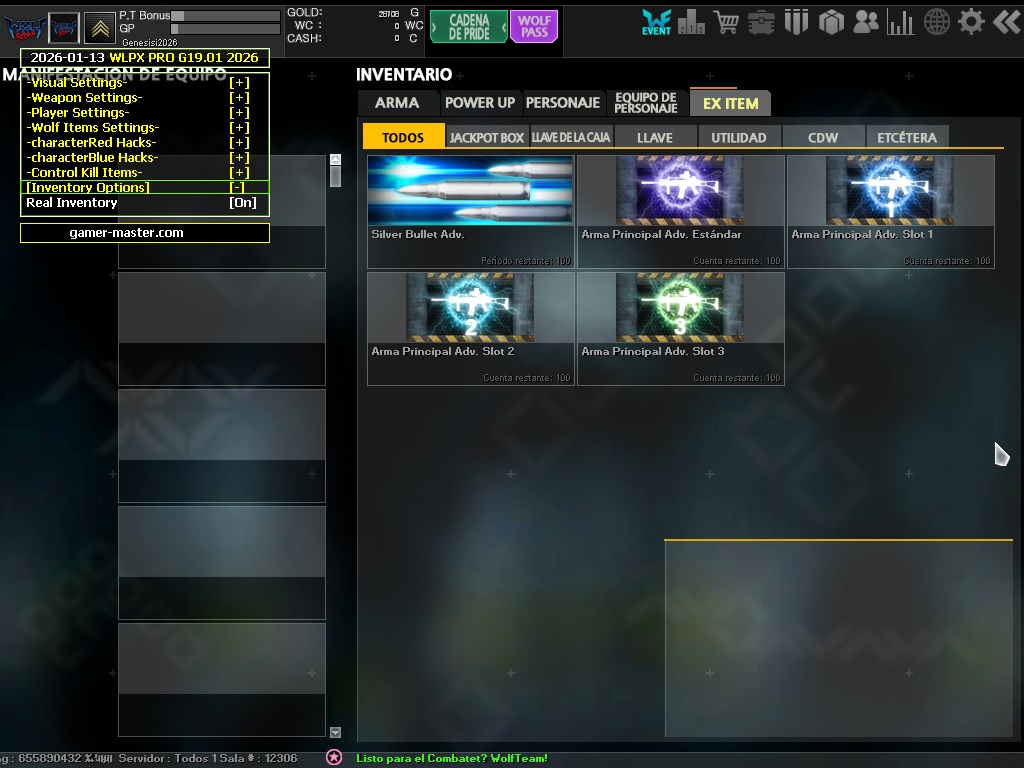Open the shopping cart store
1024x768 pixels.
727,21
